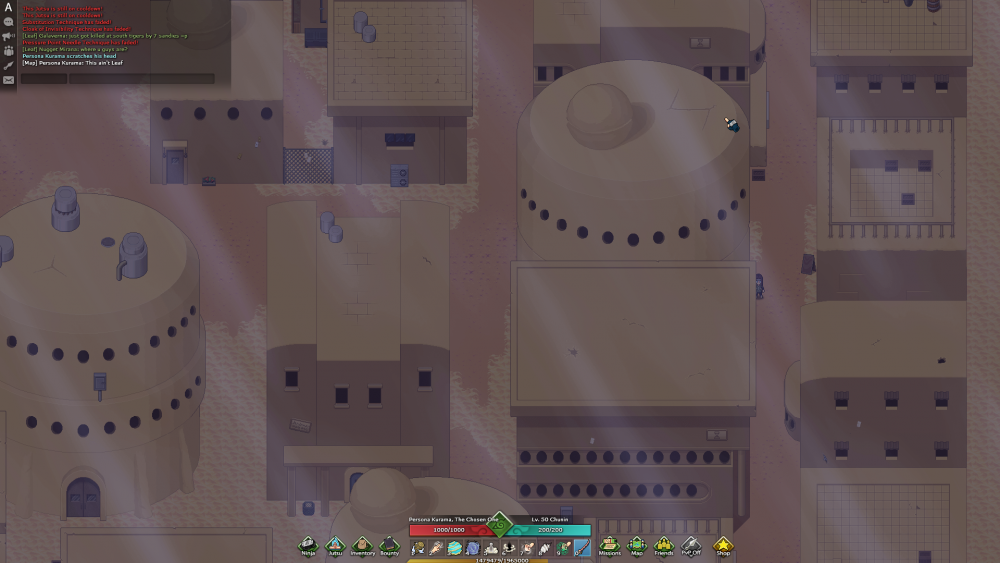Click the chat message input field
The width and height of the screenshot is (1000, 563).
pos(140,78)
